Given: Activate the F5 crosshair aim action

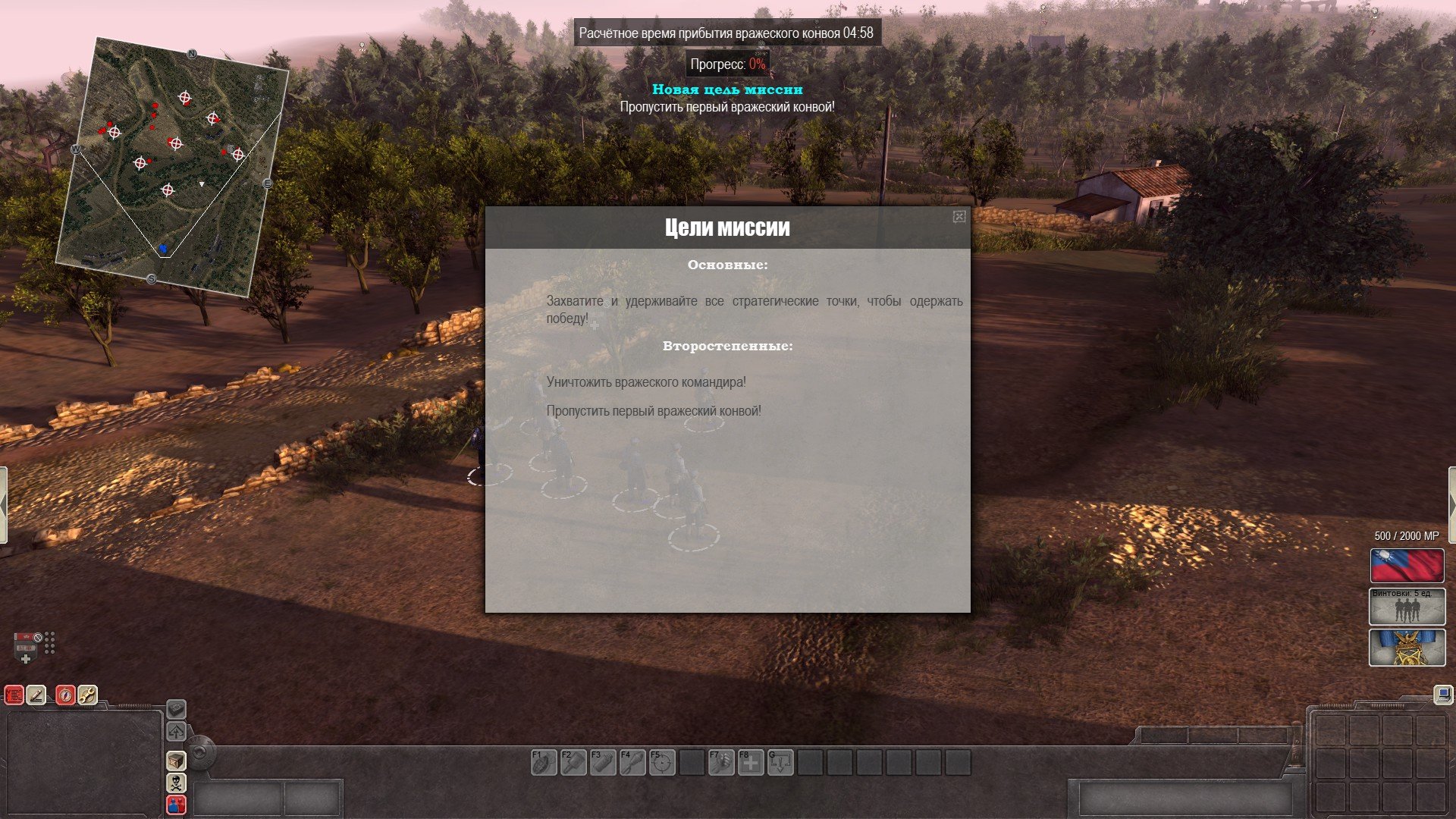Looking at the screenshot, I should click(662, 762).
